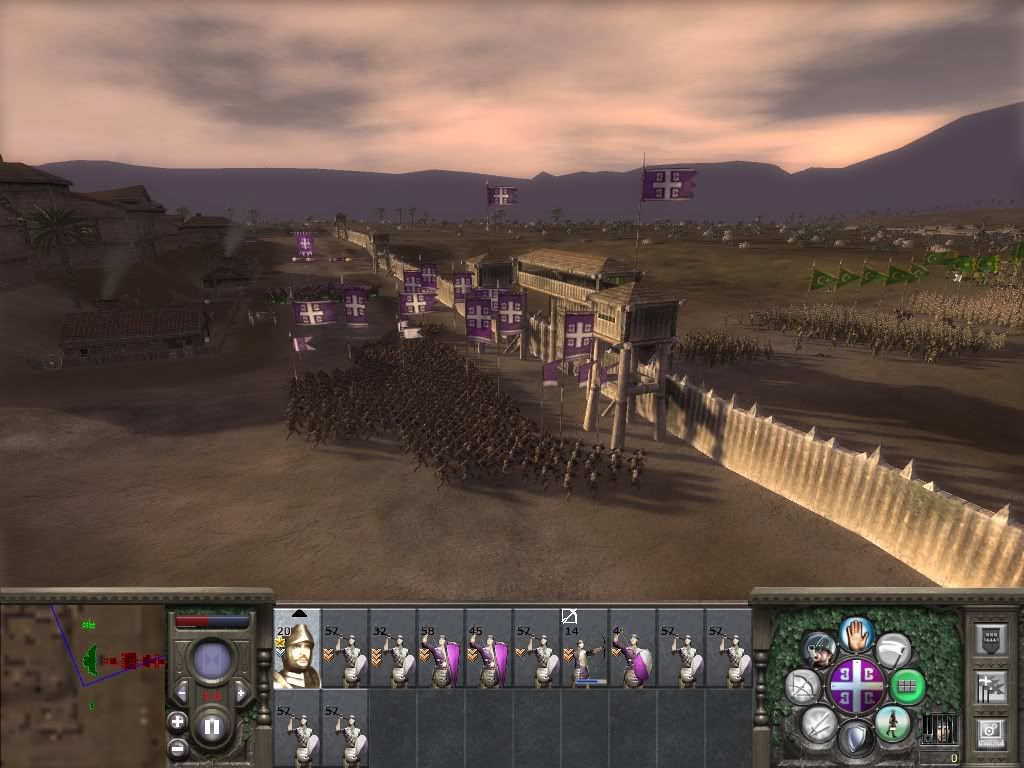
Task: Pause the battle
Action: 212,727
